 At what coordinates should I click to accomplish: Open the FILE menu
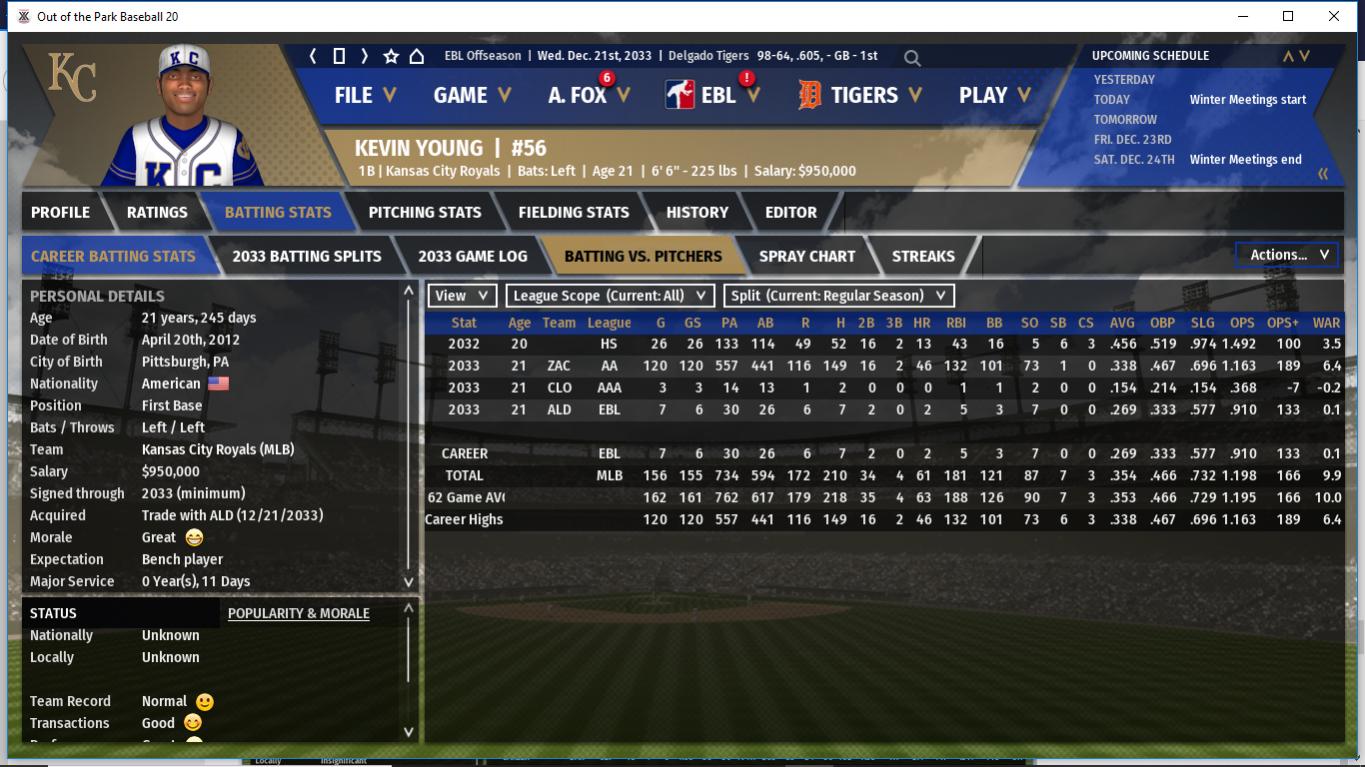[x=364, y=95]
